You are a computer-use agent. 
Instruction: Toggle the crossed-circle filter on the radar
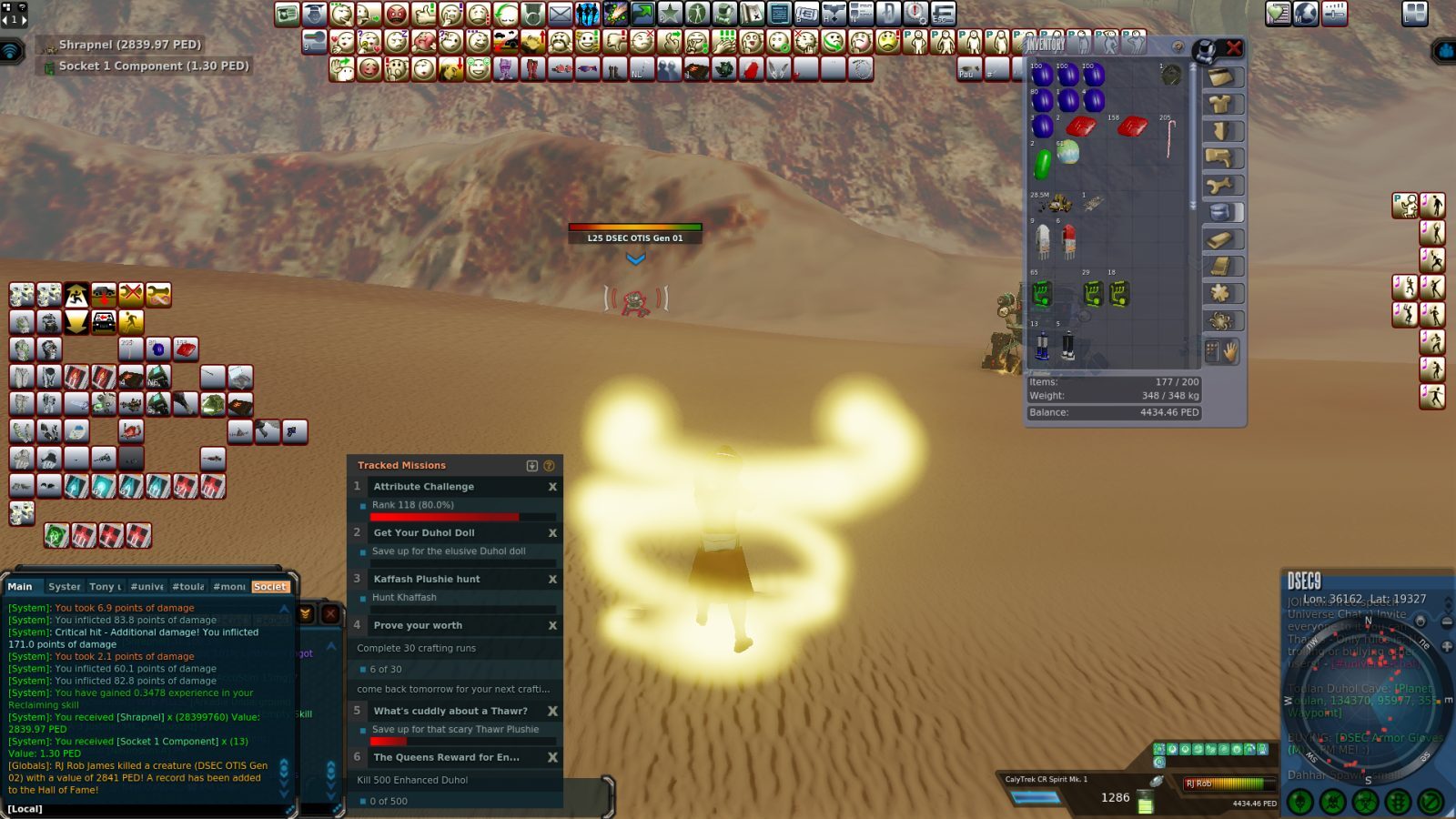pyautogui.click(x=1430, y=801)
